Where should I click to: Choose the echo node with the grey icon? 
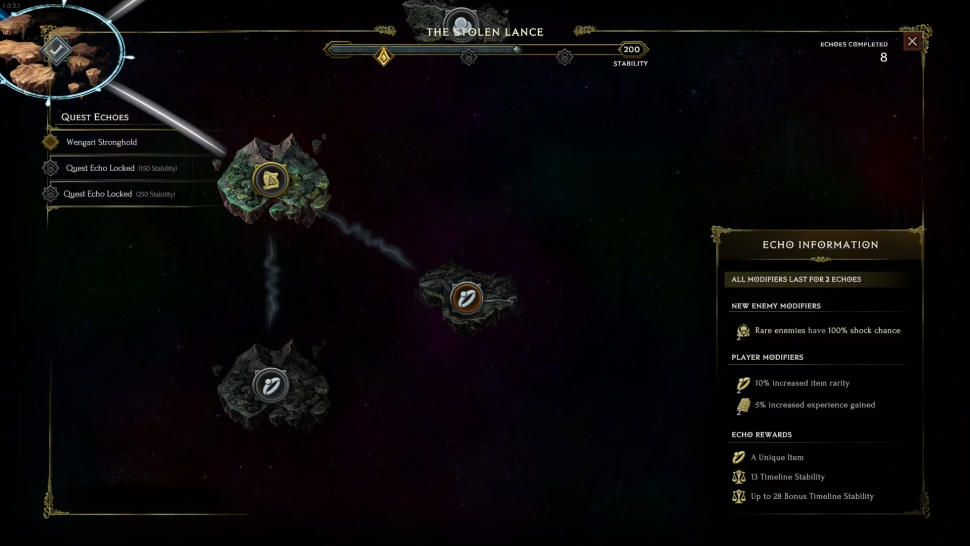[270, 383]
